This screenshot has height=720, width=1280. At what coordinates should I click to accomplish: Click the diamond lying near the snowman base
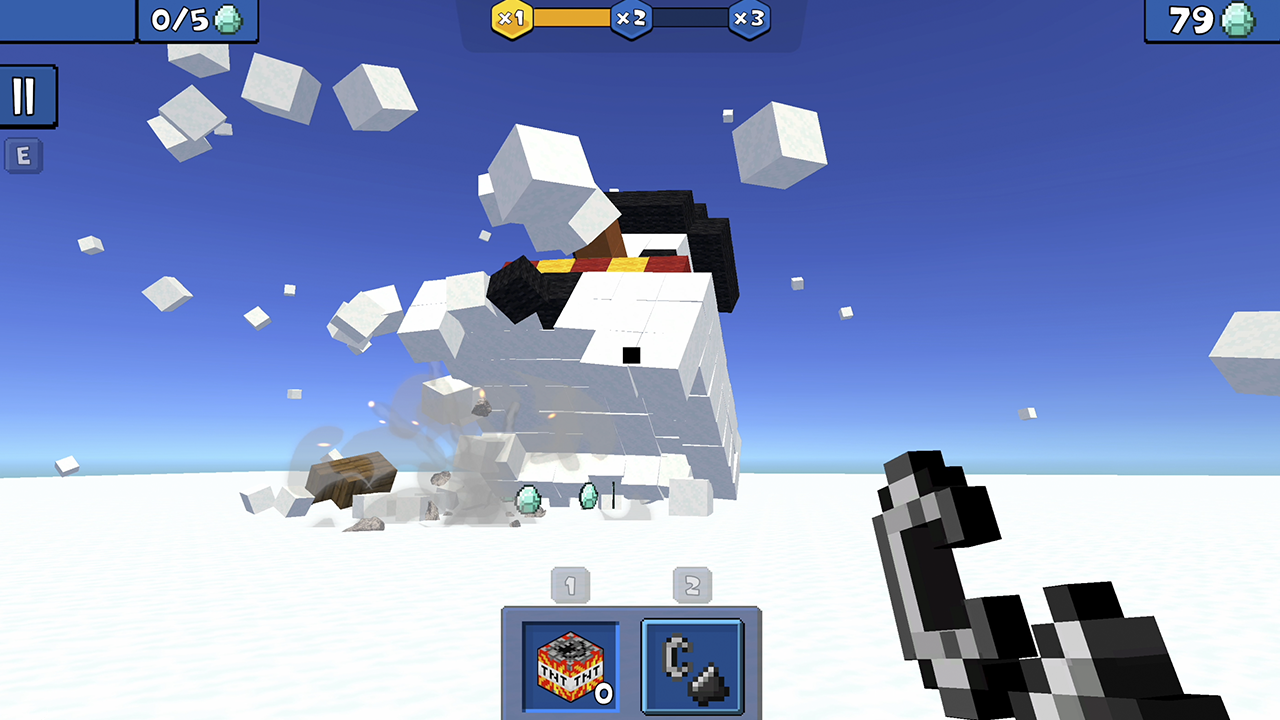click(x=527, y=497)
